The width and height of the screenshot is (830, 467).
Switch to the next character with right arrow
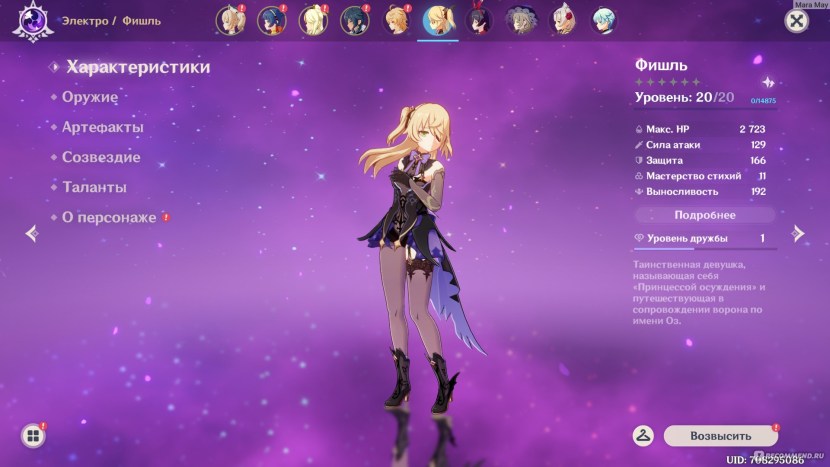[x=798, y=233]
